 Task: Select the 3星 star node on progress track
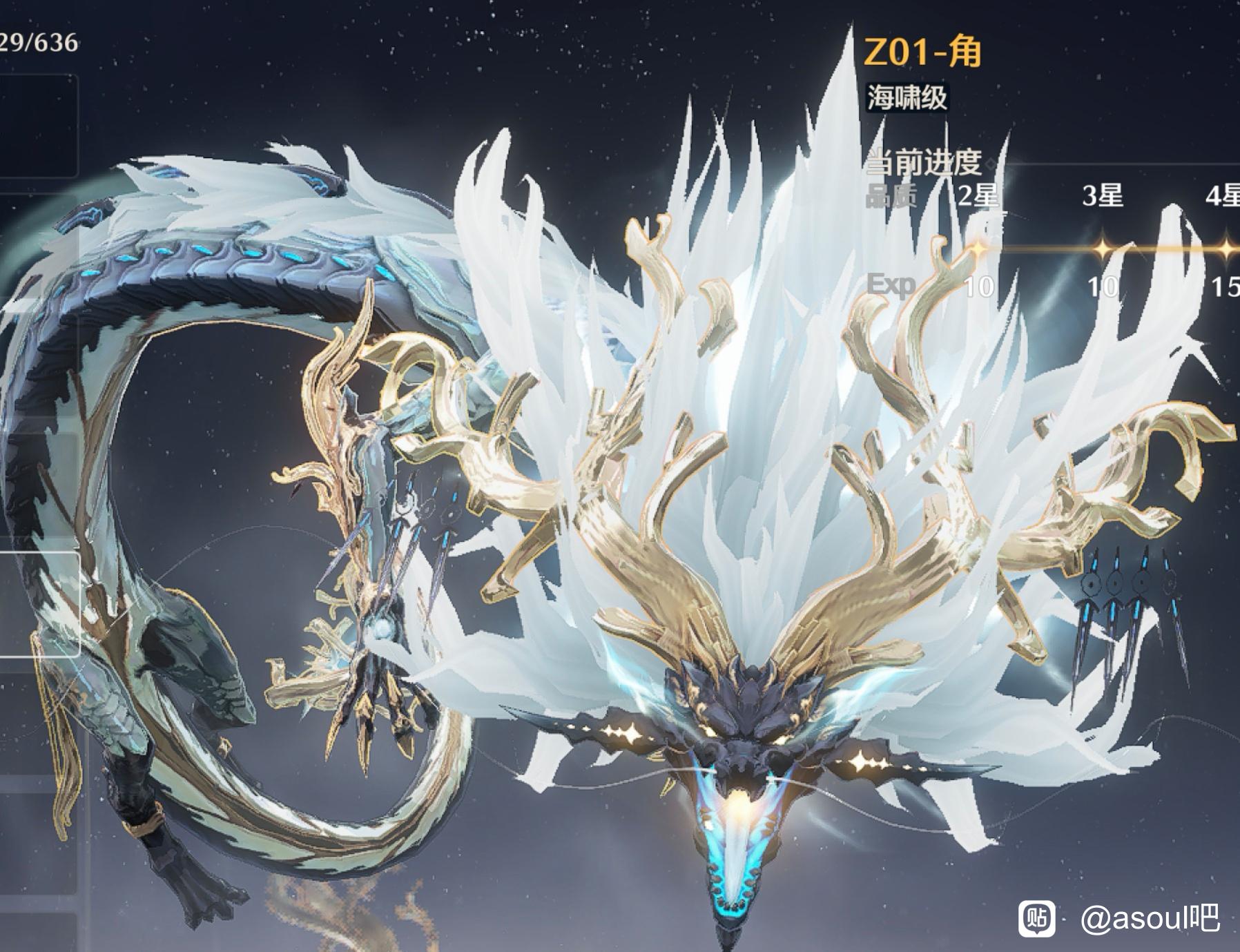pyautogui.click(x=1103, y=249)
